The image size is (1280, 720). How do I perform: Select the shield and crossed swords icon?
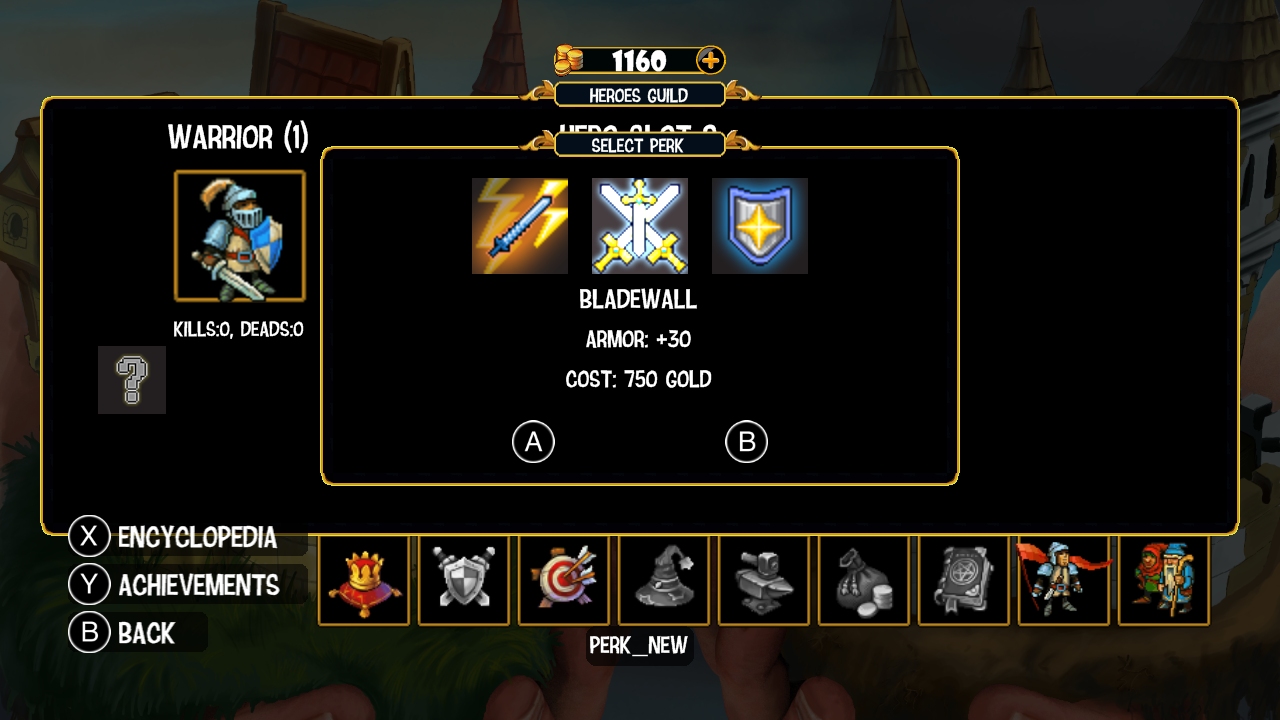click(x=464, y=581)
